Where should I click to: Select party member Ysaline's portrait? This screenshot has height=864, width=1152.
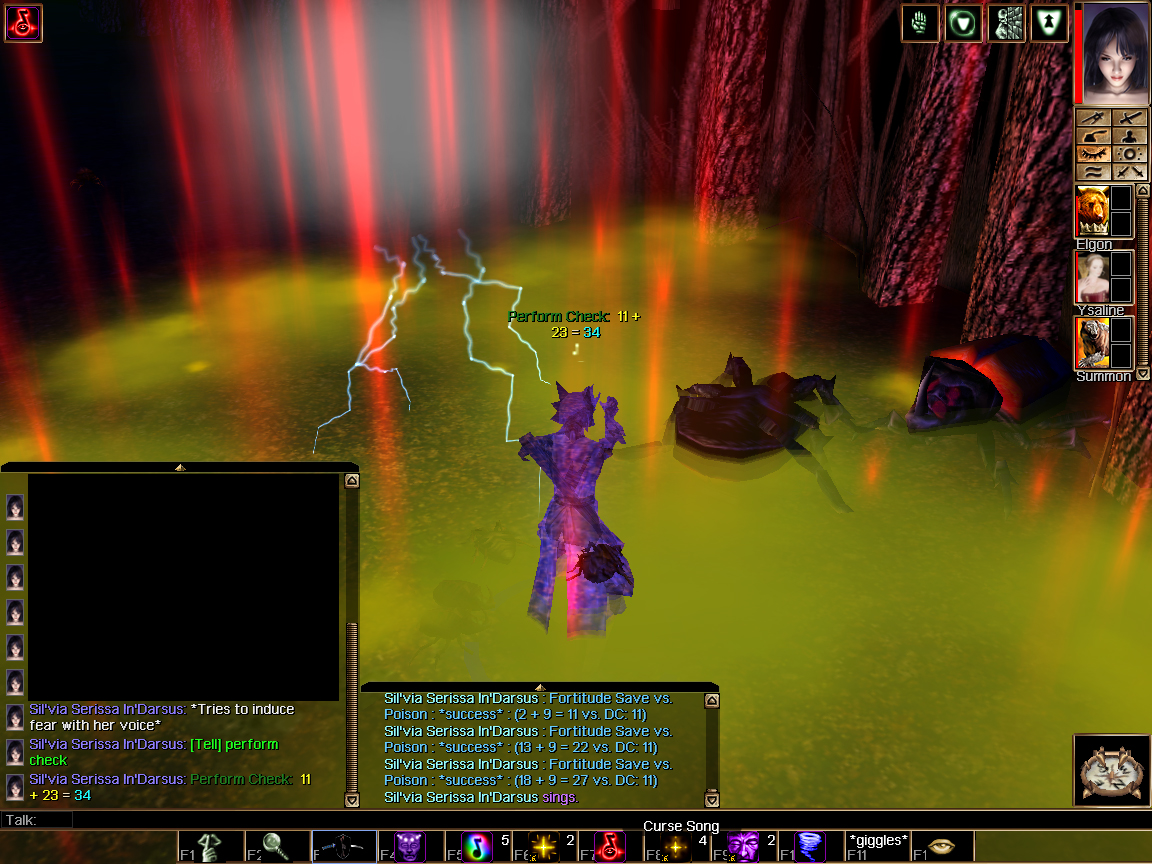1092,277
